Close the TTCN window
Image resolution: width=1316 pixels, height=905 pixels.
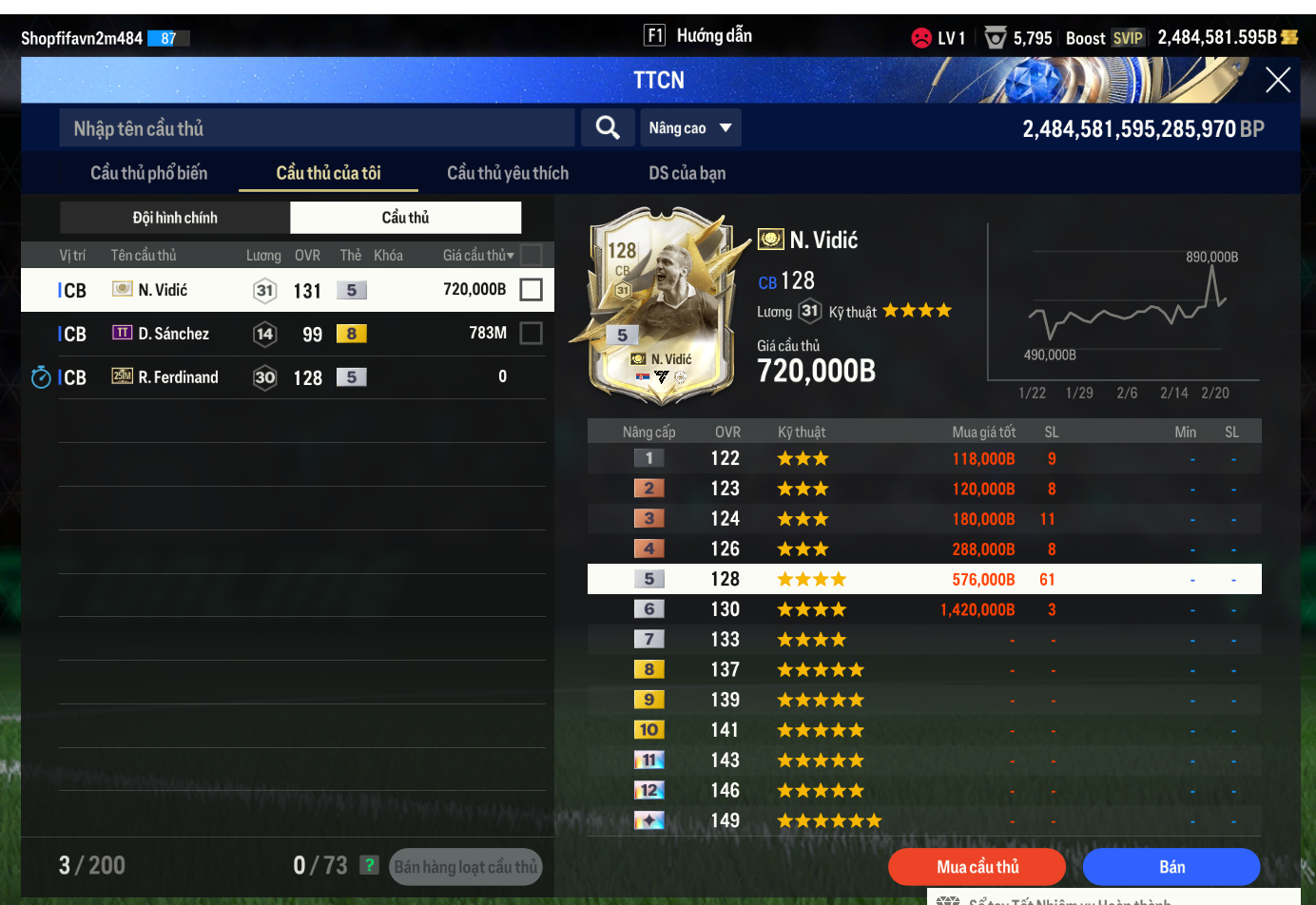click(x=1277, y=81)
